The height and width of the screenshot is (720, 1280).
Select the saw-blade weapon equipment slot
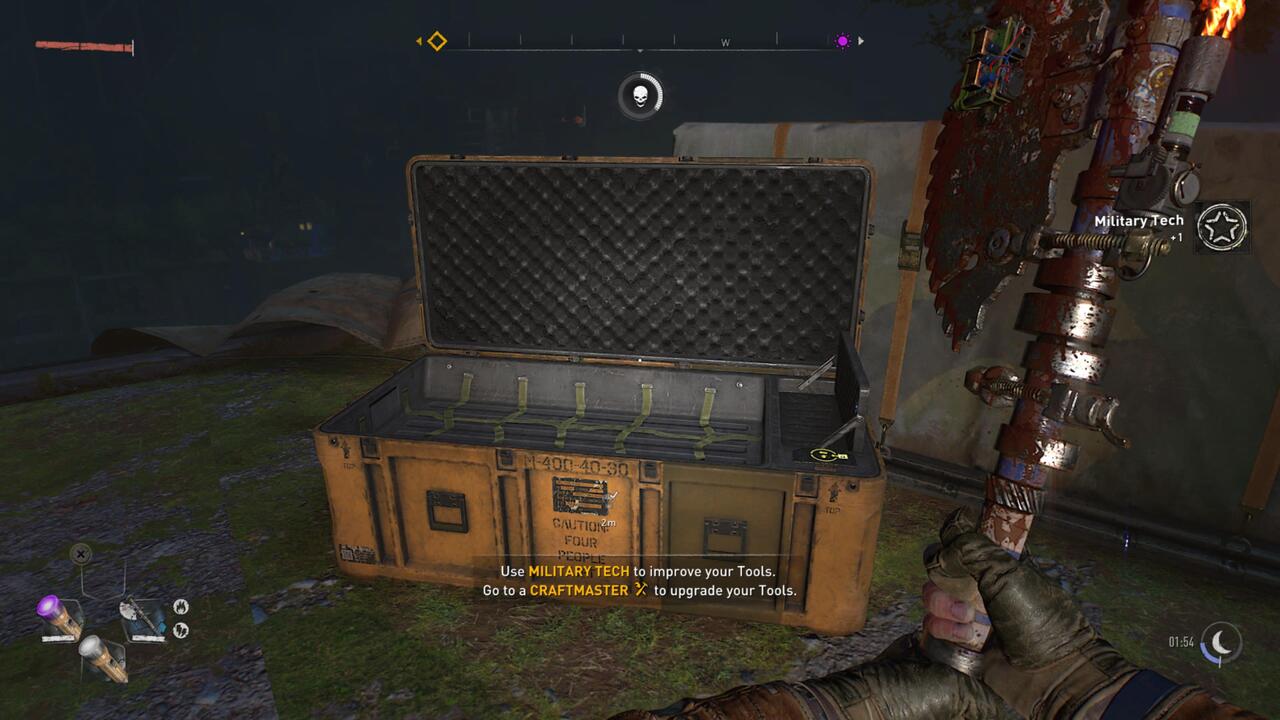143,616
